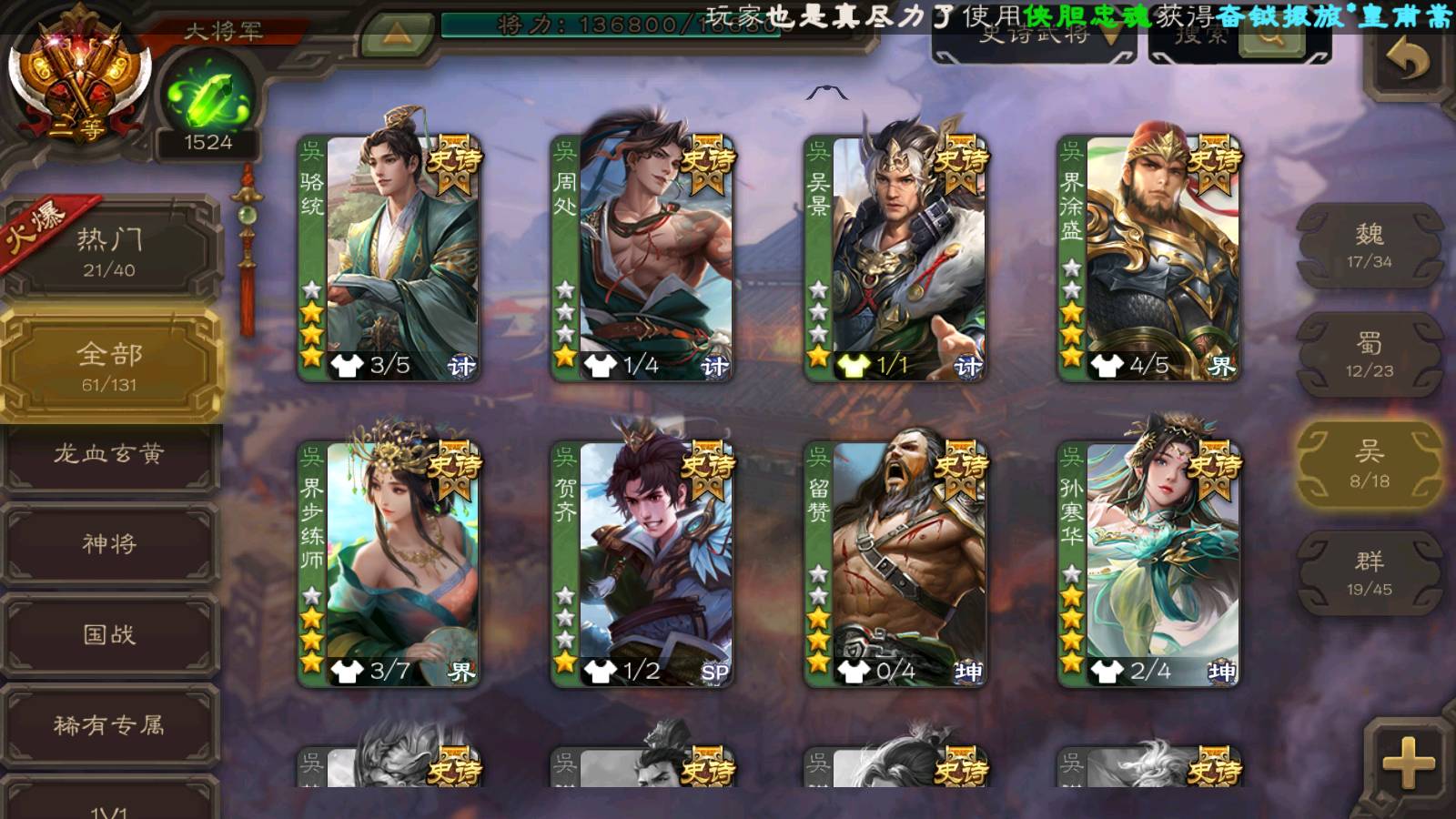Show the 群 faction generals
Image resolution: width=1456 pixels, height=819 pixels.
click(x=1369, y=573)
